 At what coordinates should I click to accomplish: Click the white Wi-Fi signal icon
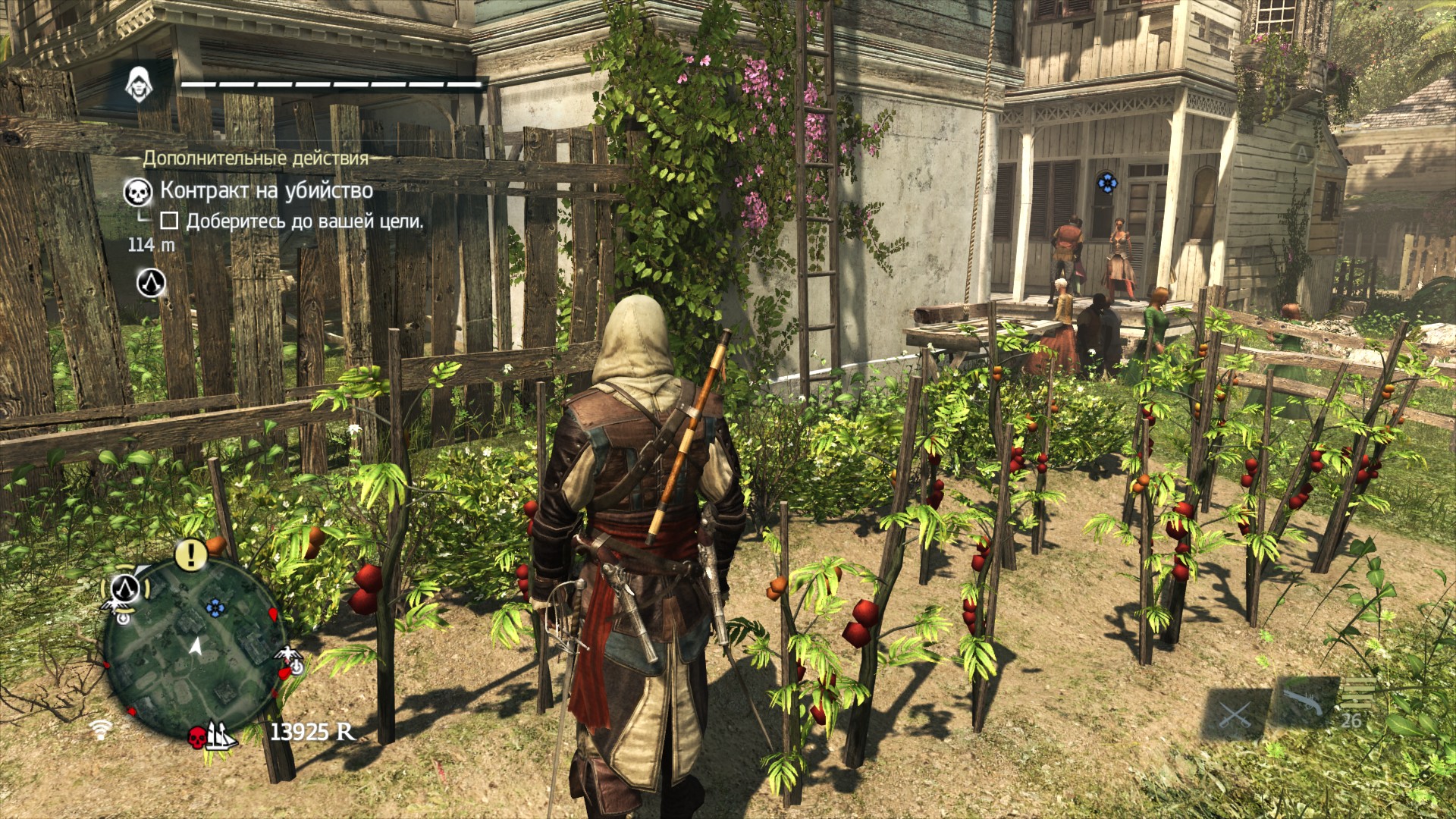[99, 729]
